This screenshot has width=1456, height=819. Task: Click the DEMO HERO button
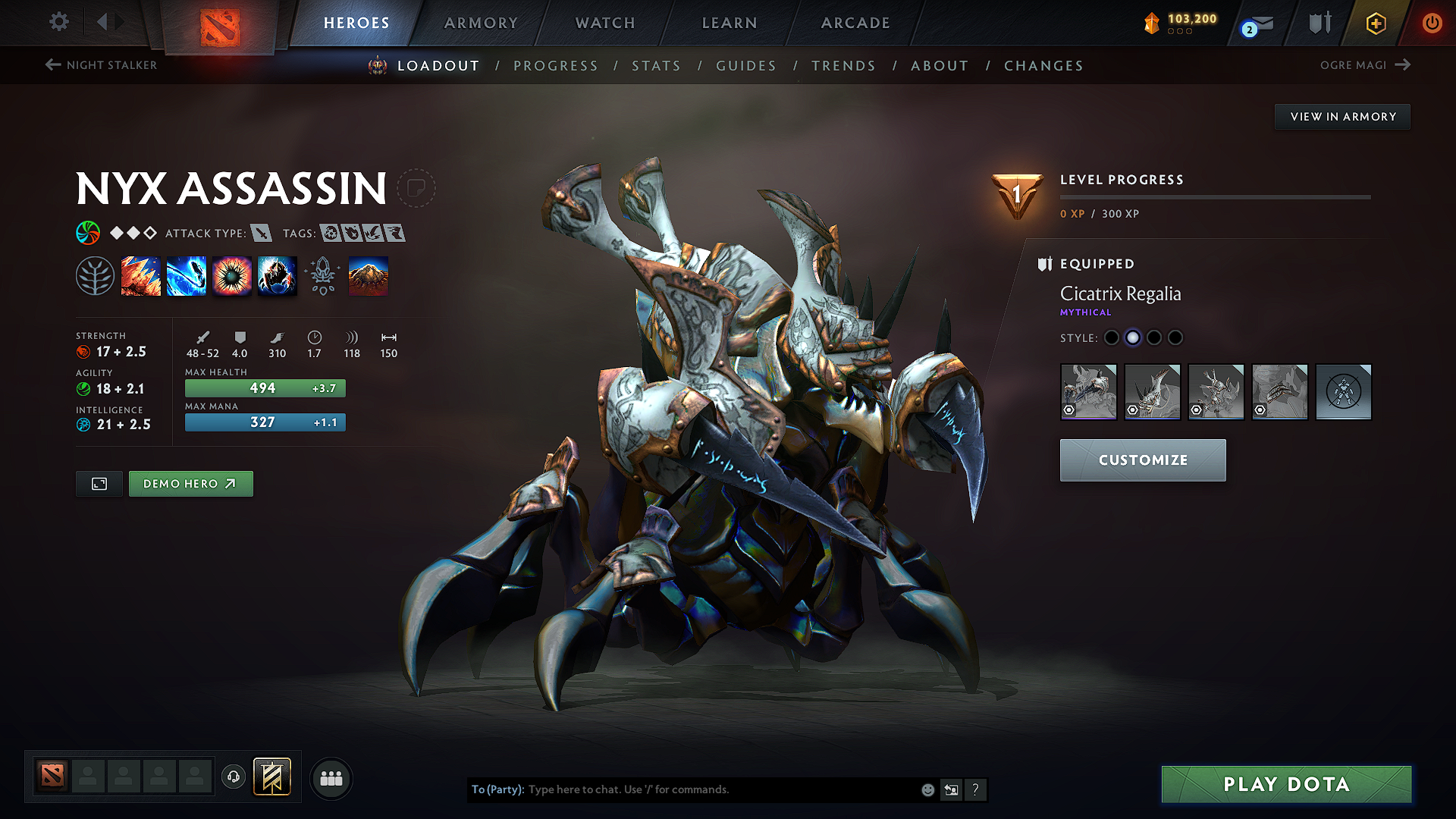click(x=190, y=483)
